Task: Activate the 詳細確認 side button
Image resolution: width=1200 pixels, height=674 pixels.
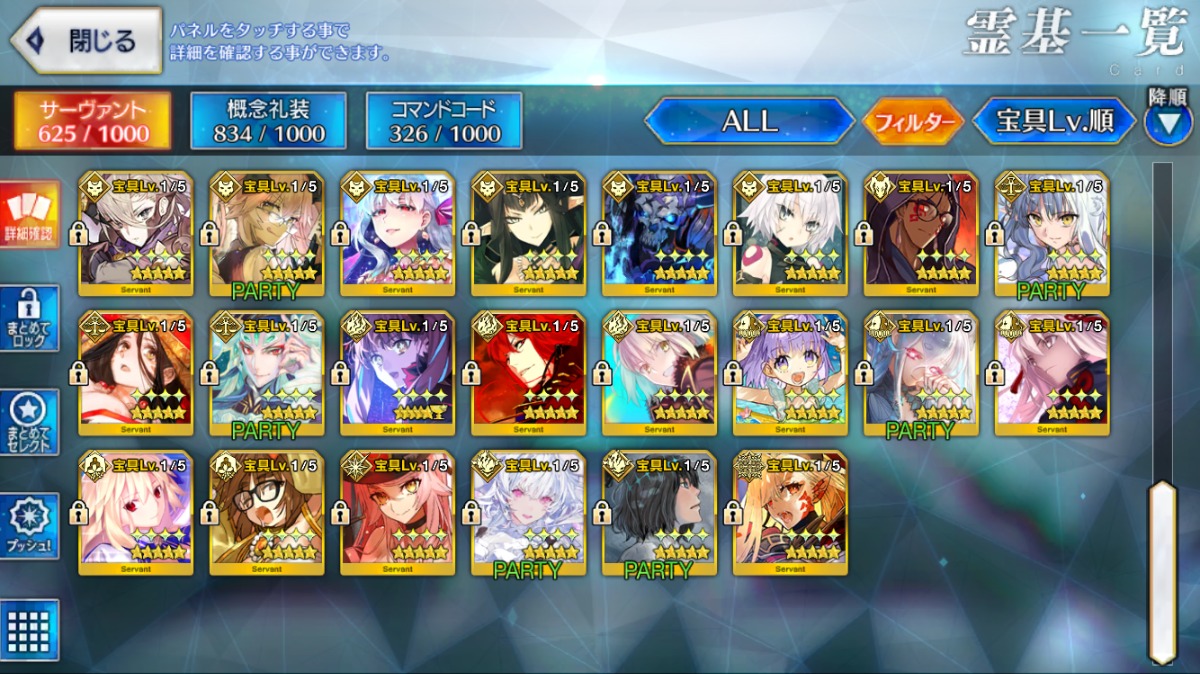Action: (30, 215)
